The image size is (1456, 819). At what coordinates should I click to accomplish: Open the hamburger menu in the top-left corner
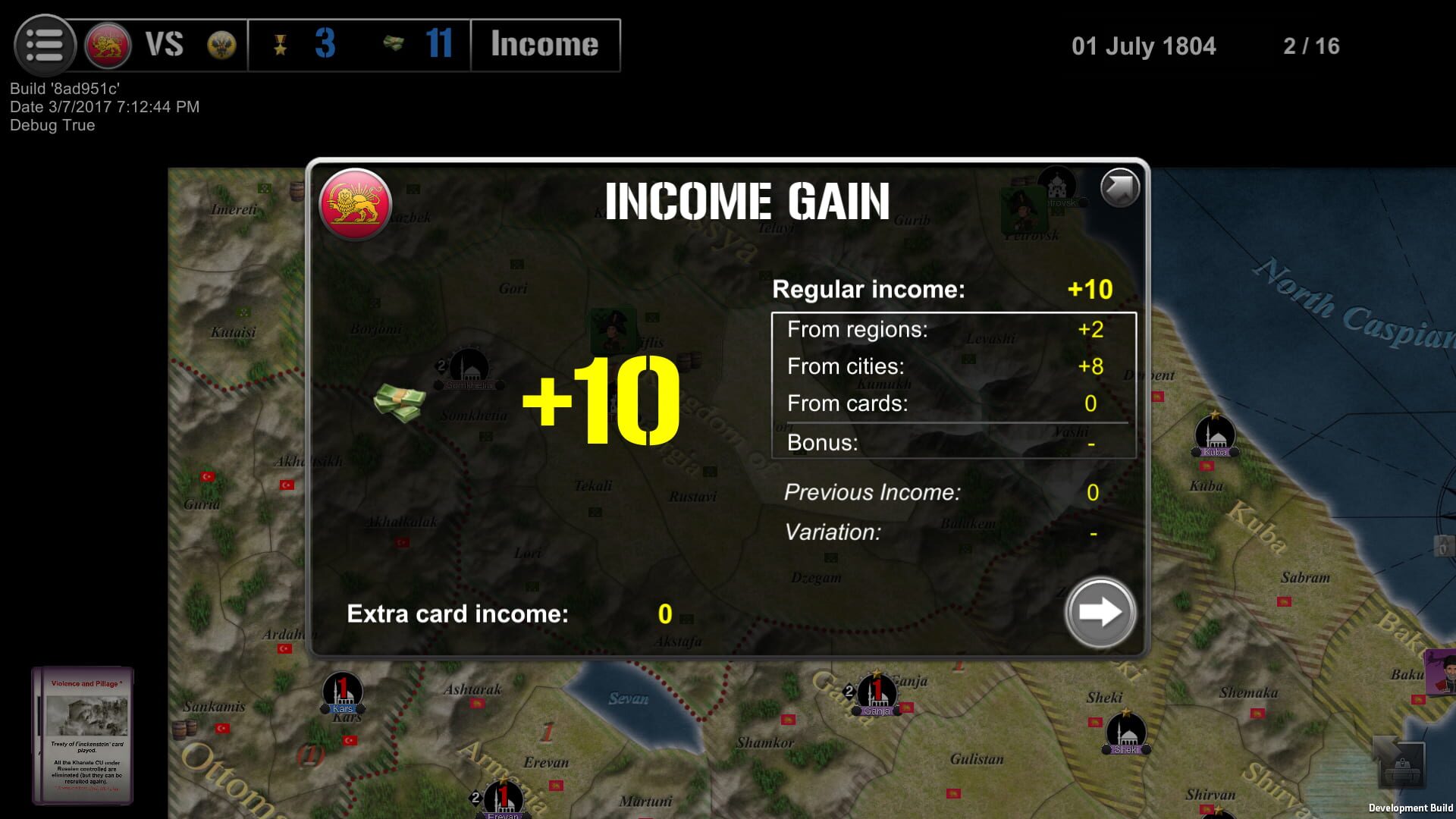[43, 45]
